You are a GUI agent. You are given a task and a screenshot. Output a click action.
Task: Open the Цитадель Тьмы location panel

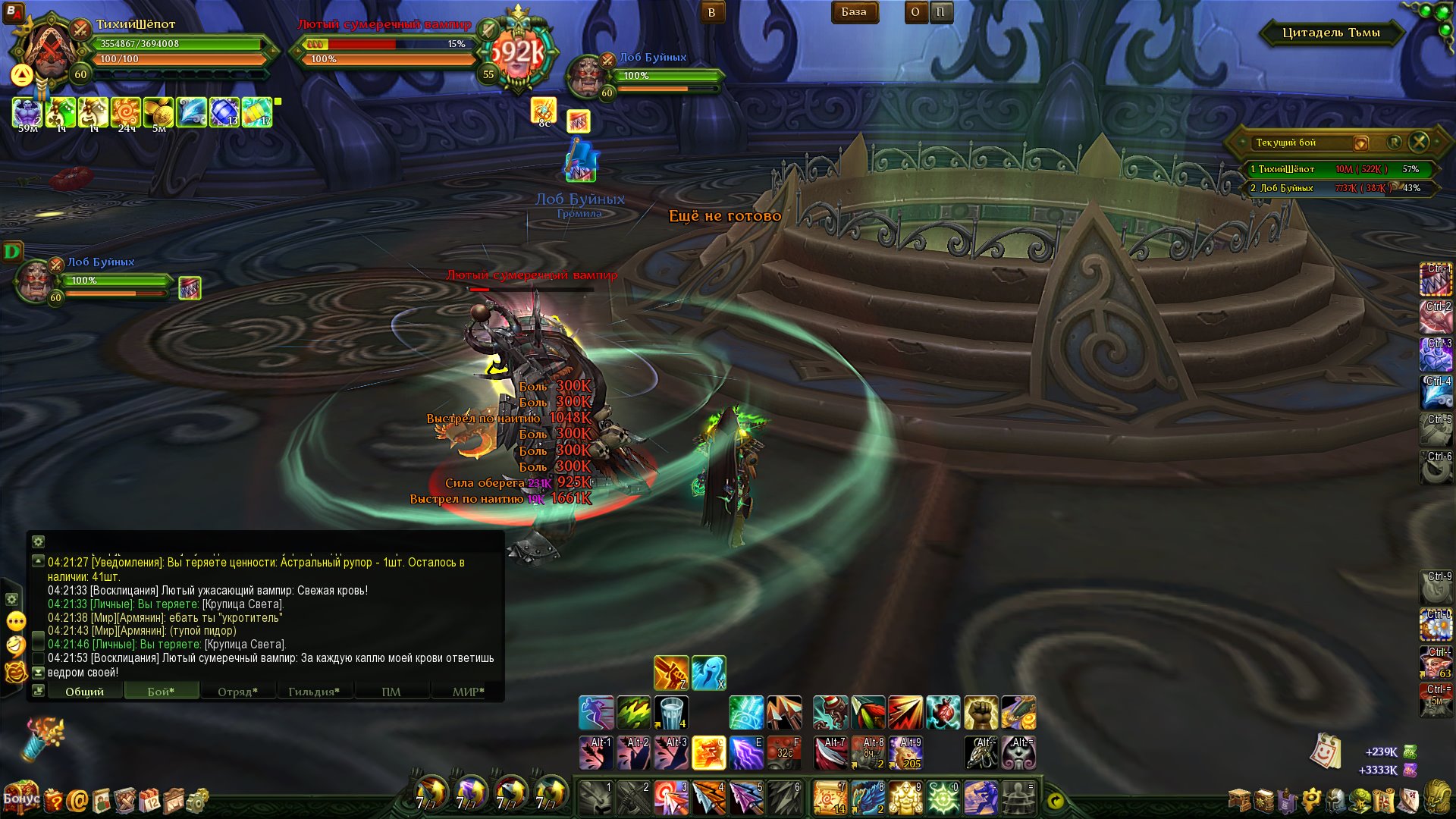[x=1331, y=33]
